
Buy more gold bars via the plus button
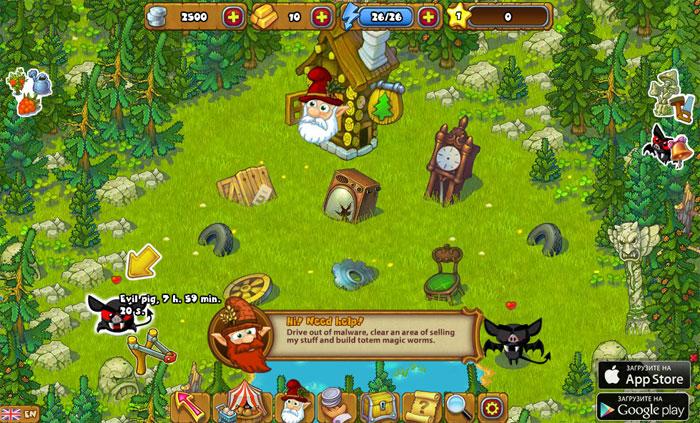coord(321,17)
